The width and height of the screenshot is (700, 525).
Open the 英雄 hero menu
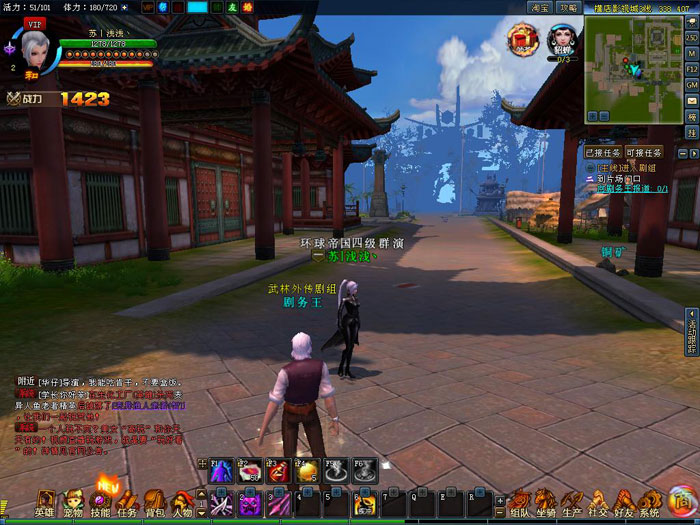click(45, 501)
